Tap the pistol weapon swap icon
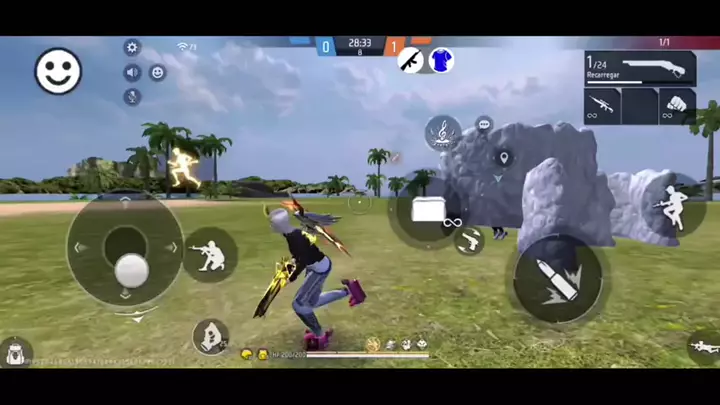This screenshot has height=405, width=720. pyautogui.click(x=469, y=240)
